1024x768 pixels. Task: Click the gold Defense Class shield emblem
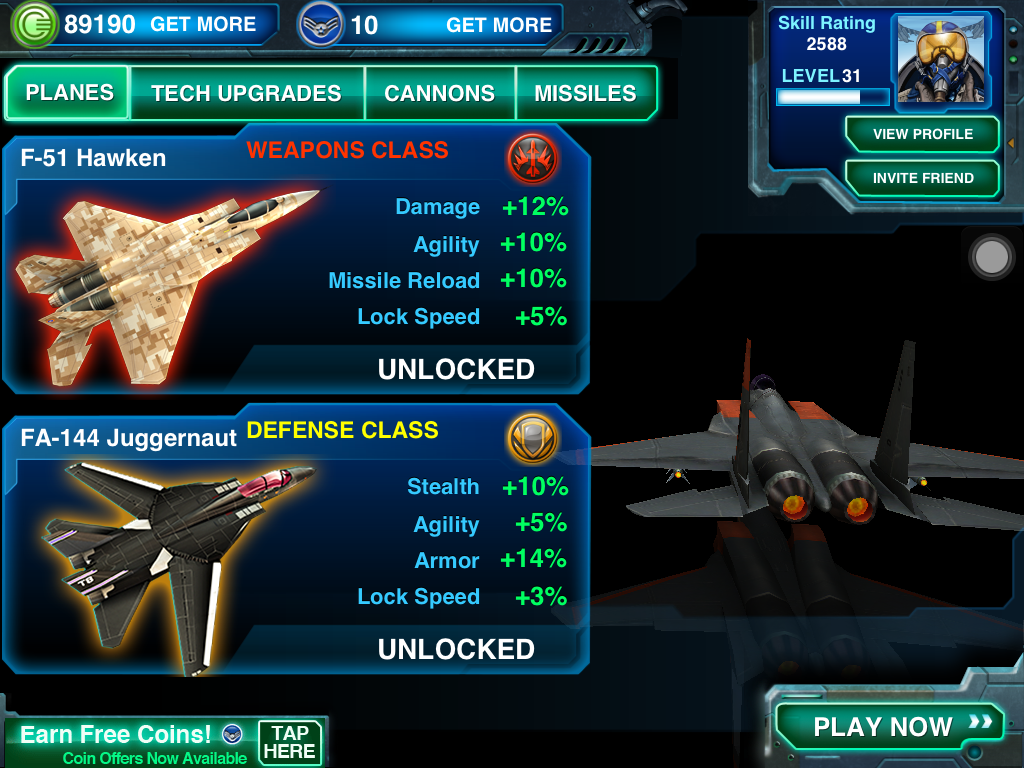tap(532, 438)
